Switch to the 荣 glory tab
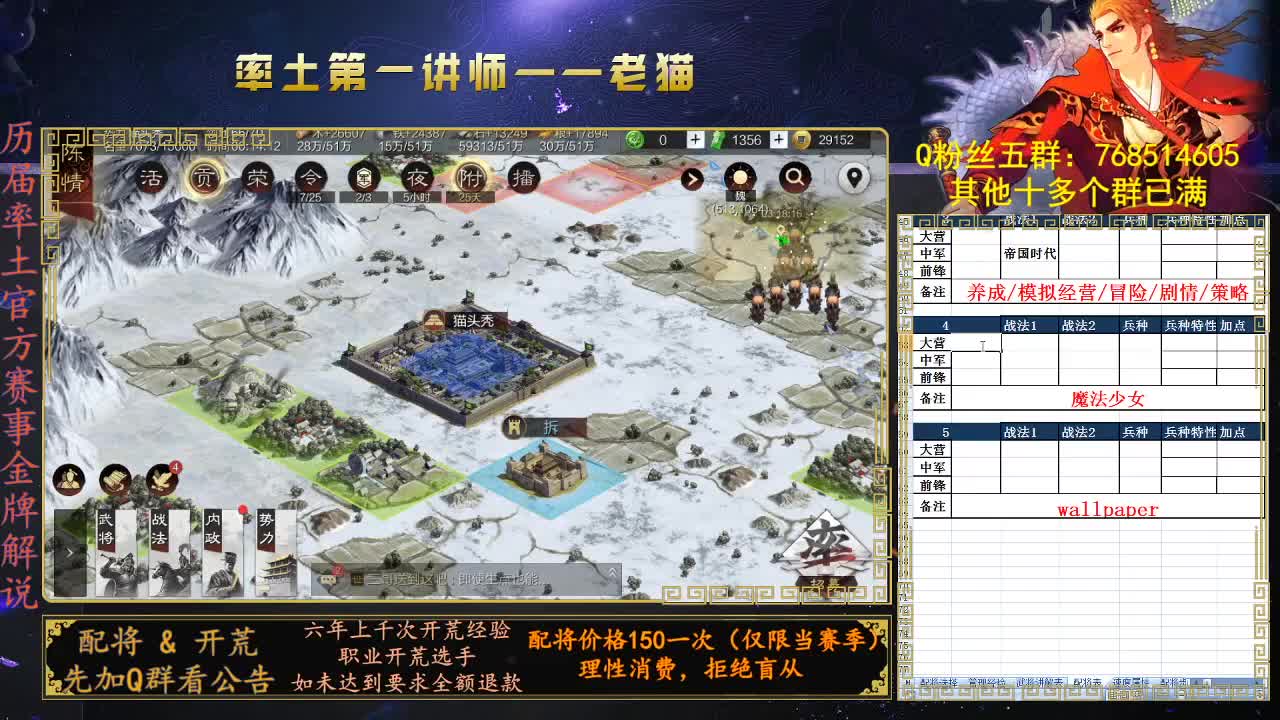1280x720 pixels. [258, 177]
